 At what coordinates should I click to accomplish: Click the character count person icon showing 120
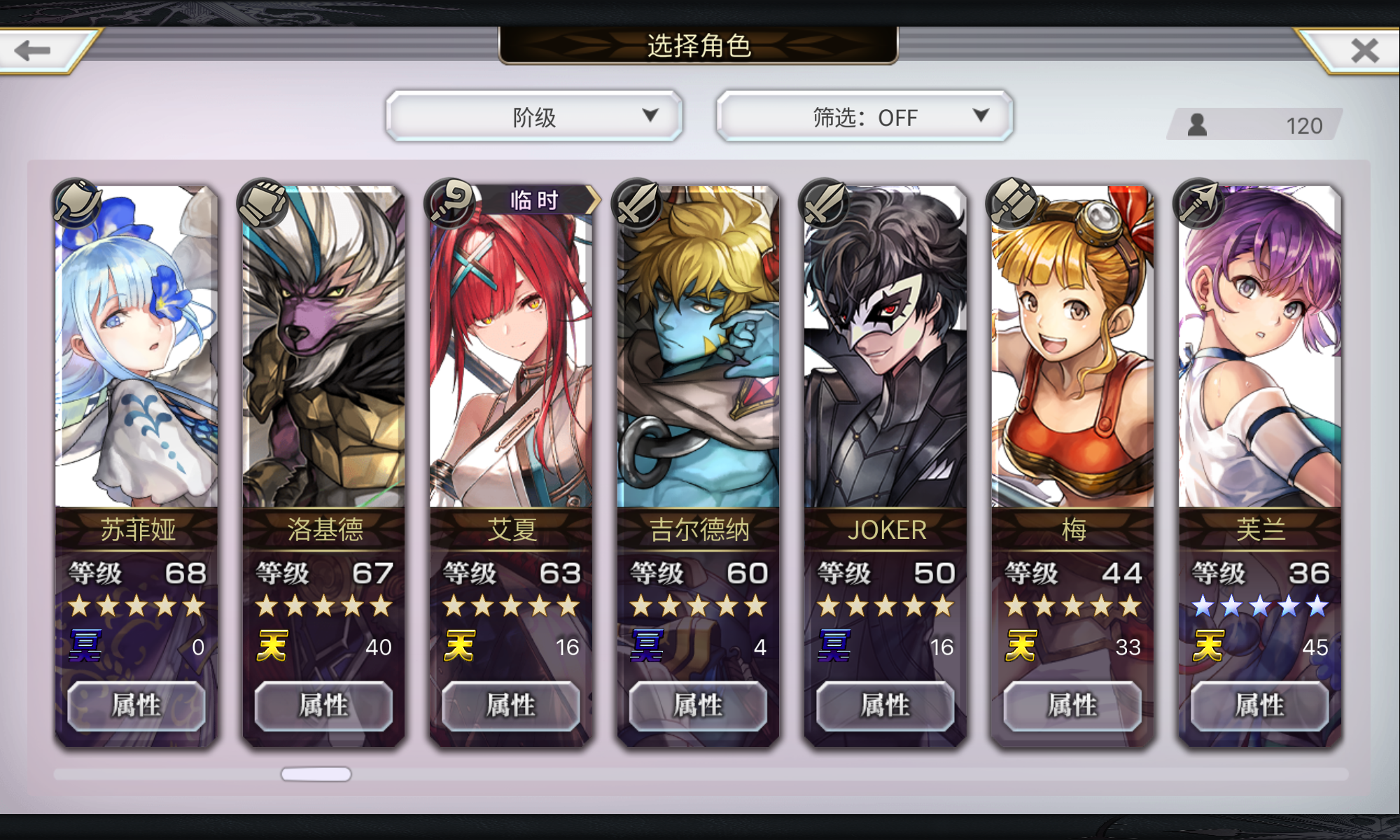coord(1196,125)
